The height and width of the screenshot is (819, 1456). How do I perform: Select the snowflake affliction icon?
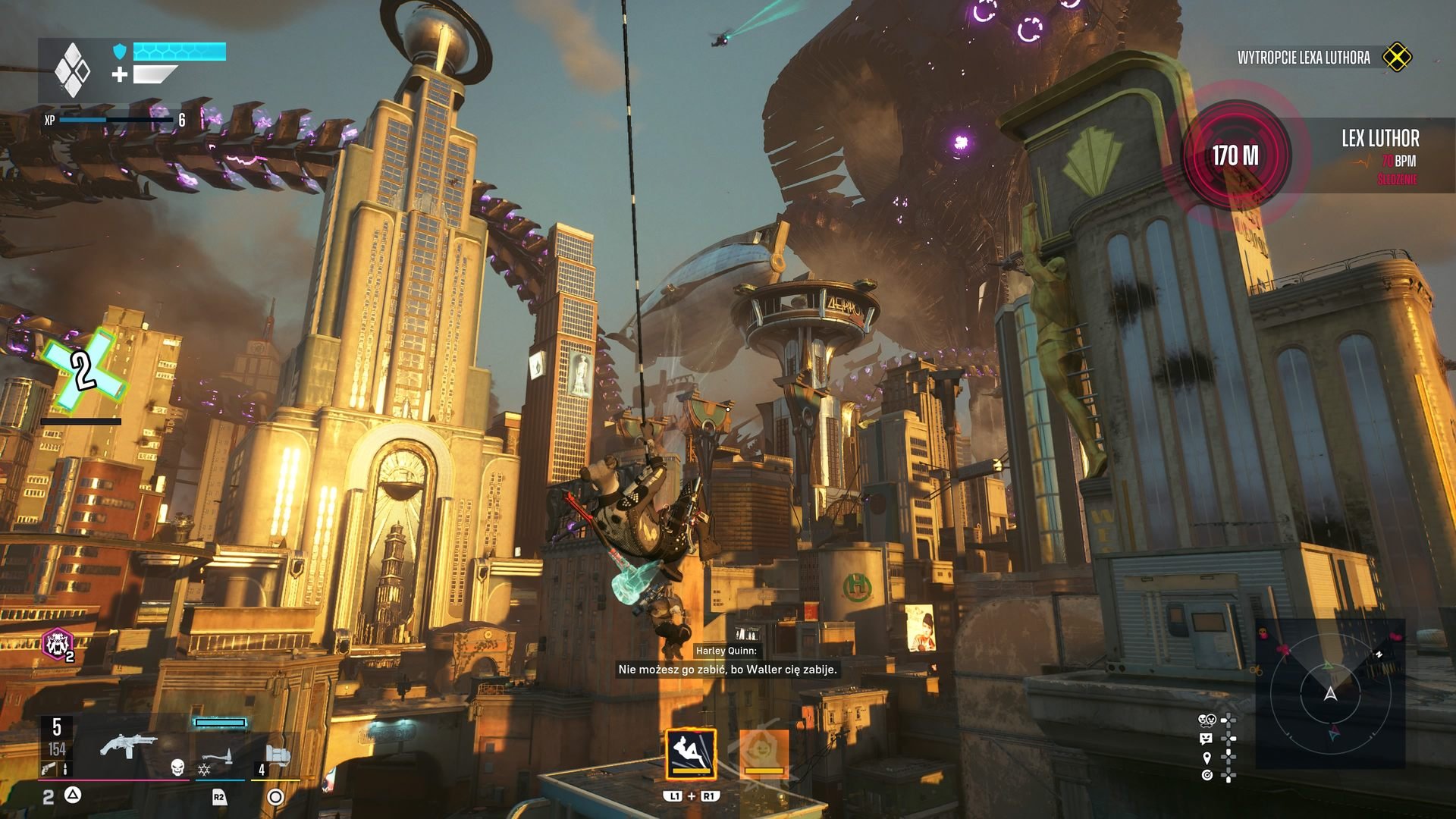coord(204,770)
